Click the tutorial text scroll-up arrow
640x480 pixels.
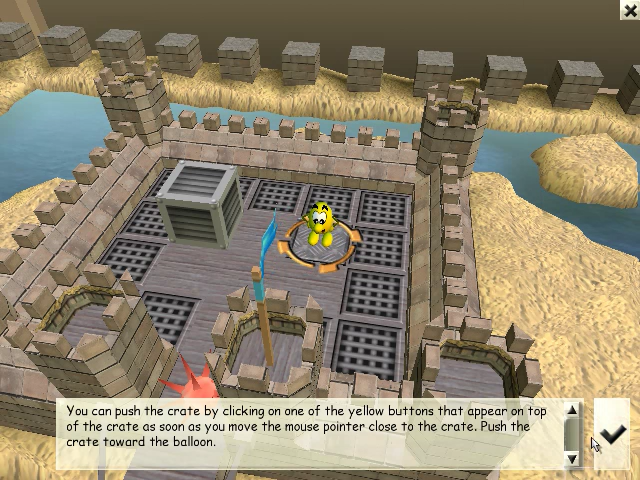(x=573, y=409)
